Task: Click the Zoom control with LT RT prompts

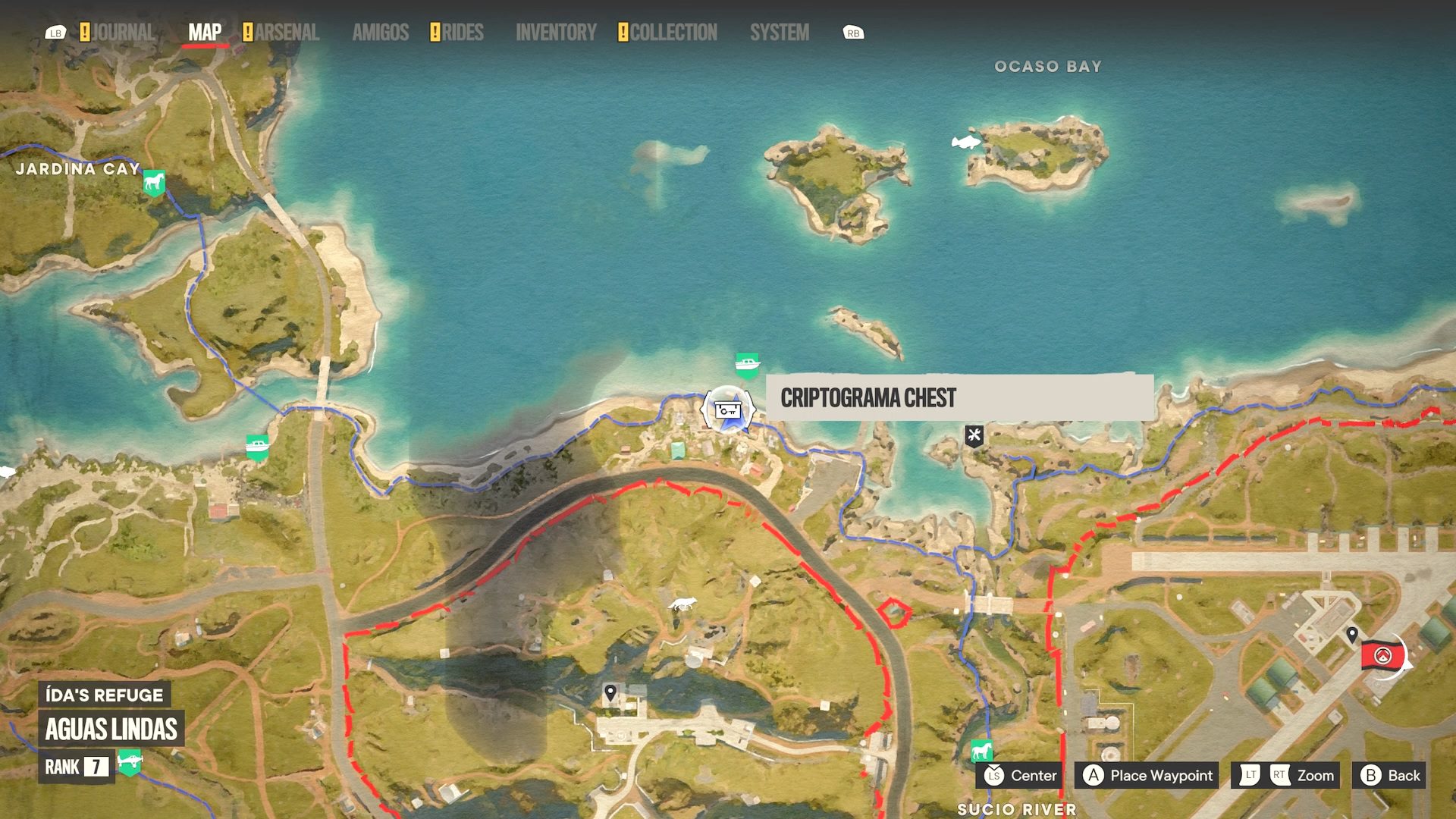Action: coord(1284,776)
